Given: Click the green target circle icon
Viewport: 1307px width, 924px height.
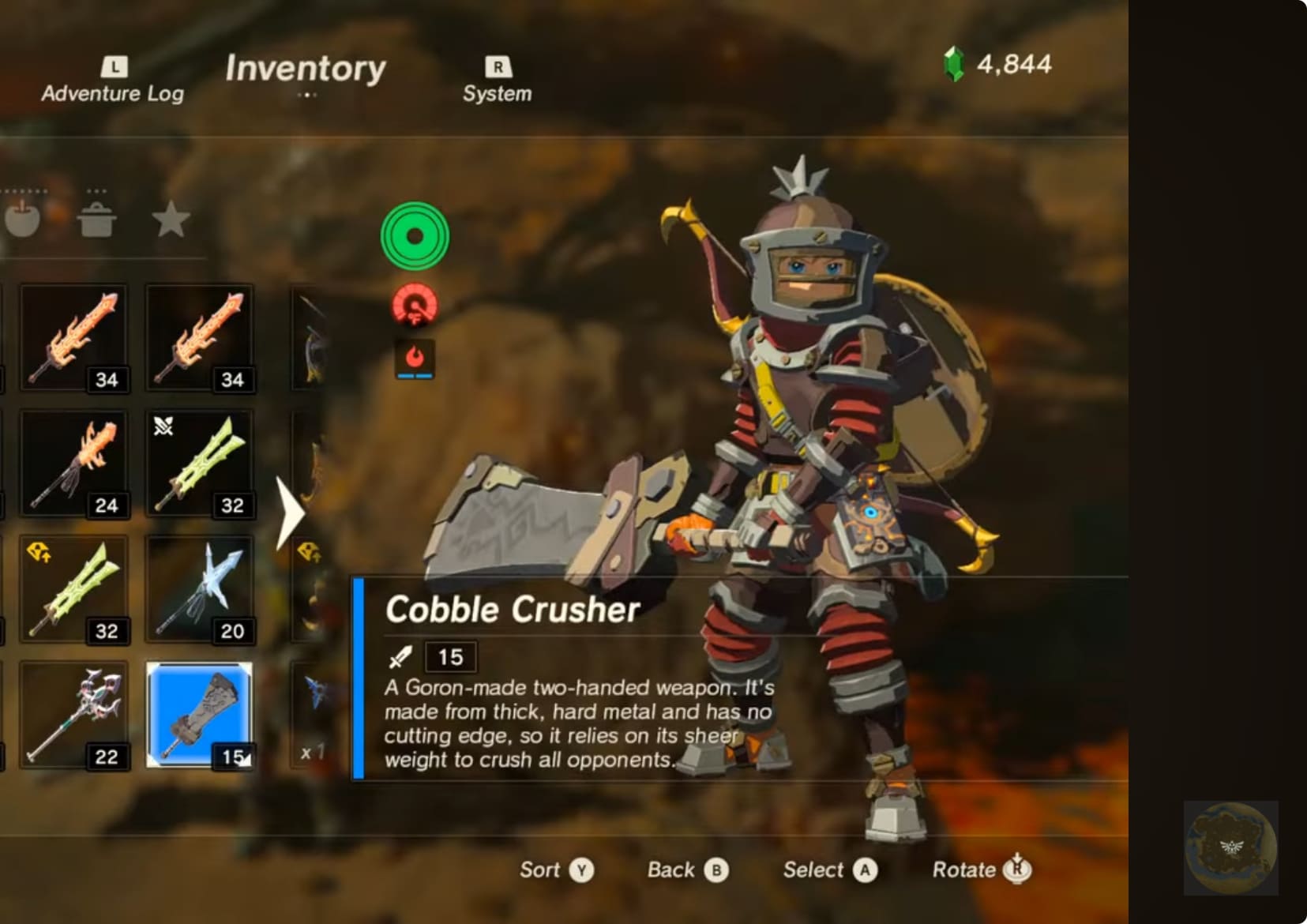Looking at the screenshot, I should point(414,235).
